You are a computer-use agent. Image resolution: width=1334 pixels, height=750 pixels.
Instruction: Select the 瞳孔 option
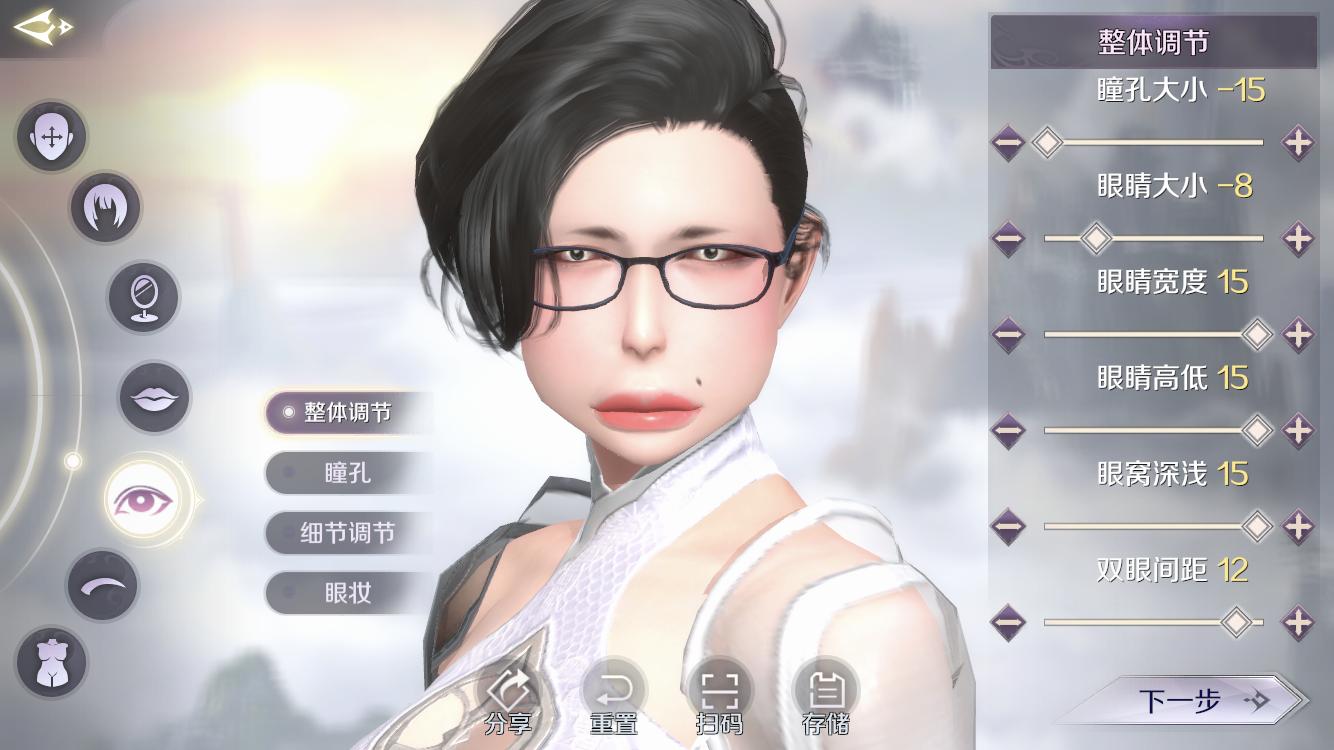tap(347, 473)
